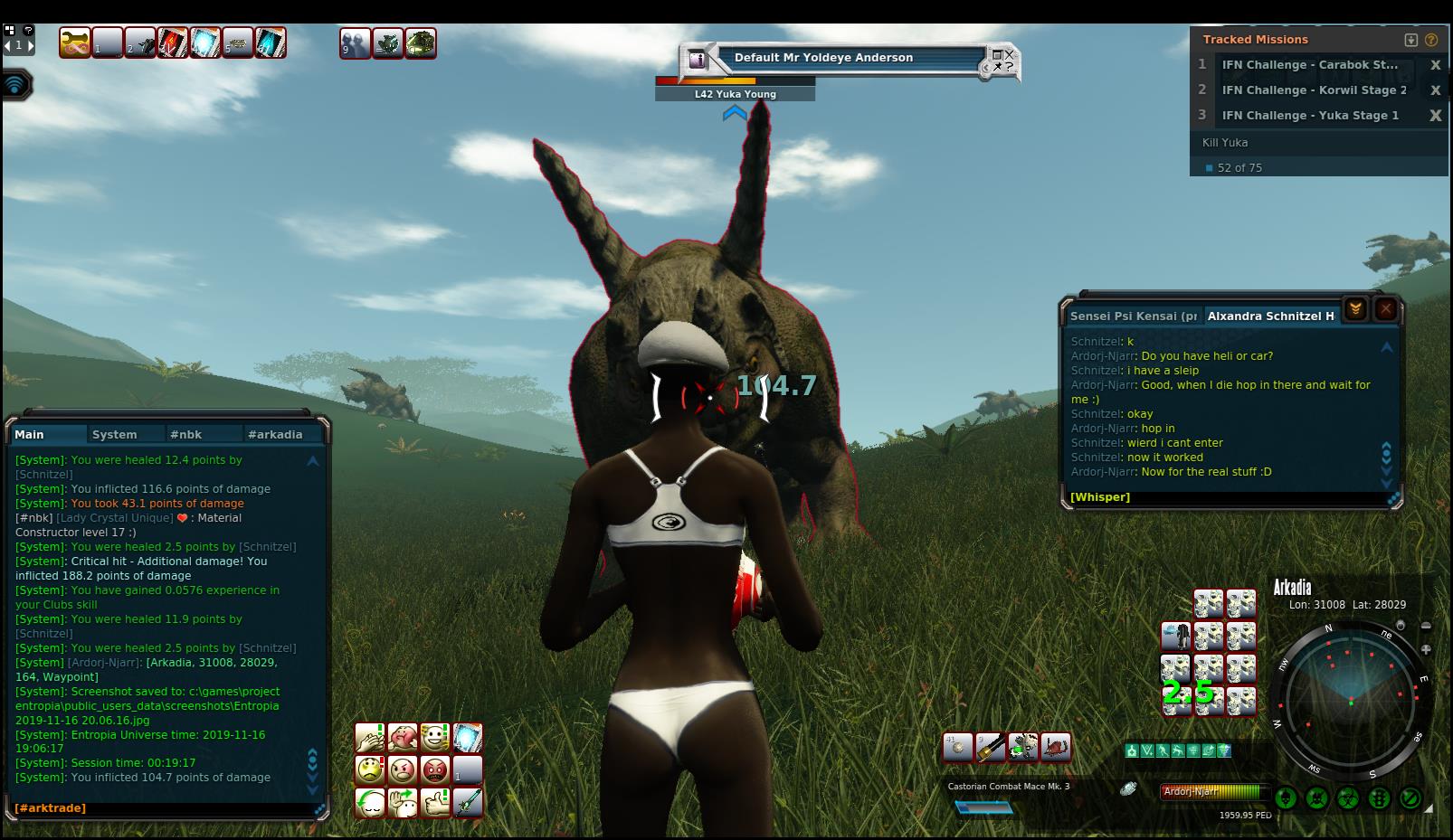Close the private chat window

[x=1385, y=310]
